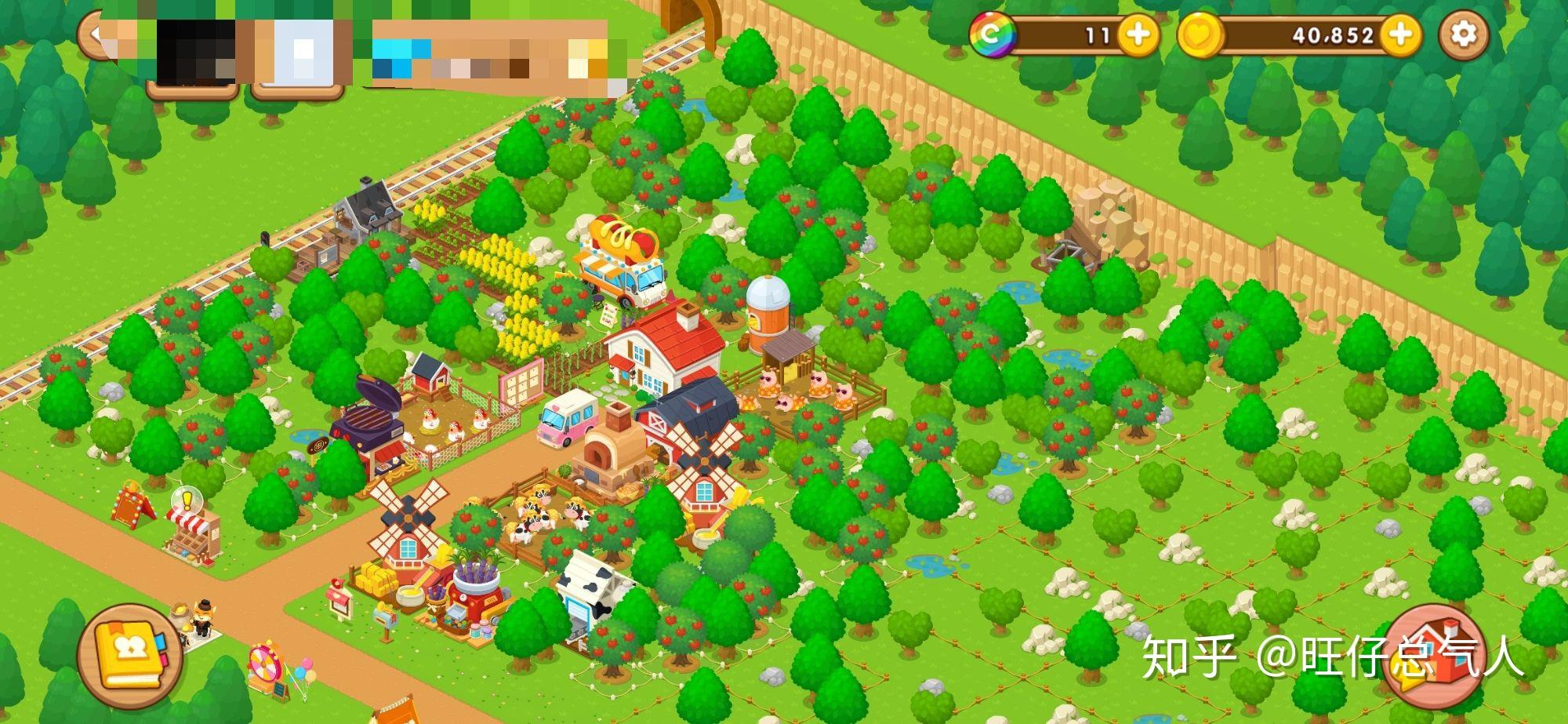Open the settings gear menu
This screenshot has height=724, width=1568.
[x=1463, y=35]
